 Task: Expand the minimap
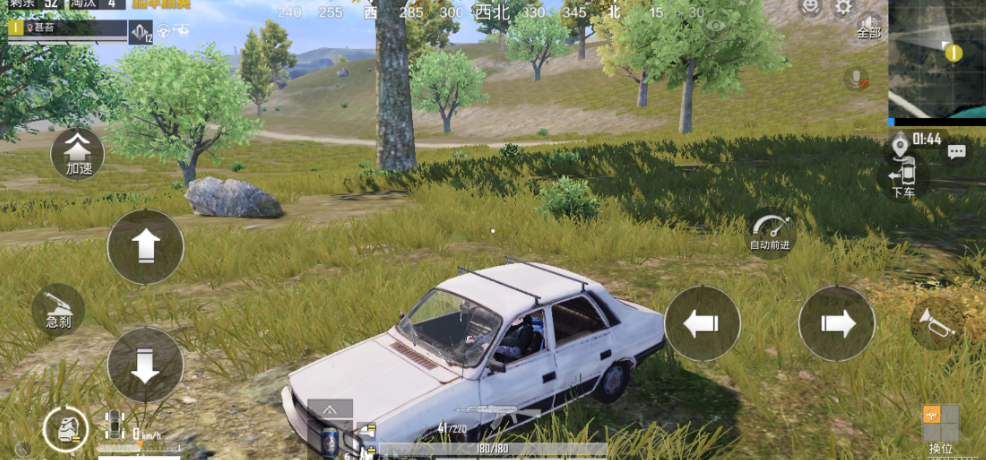coord(937,58)
